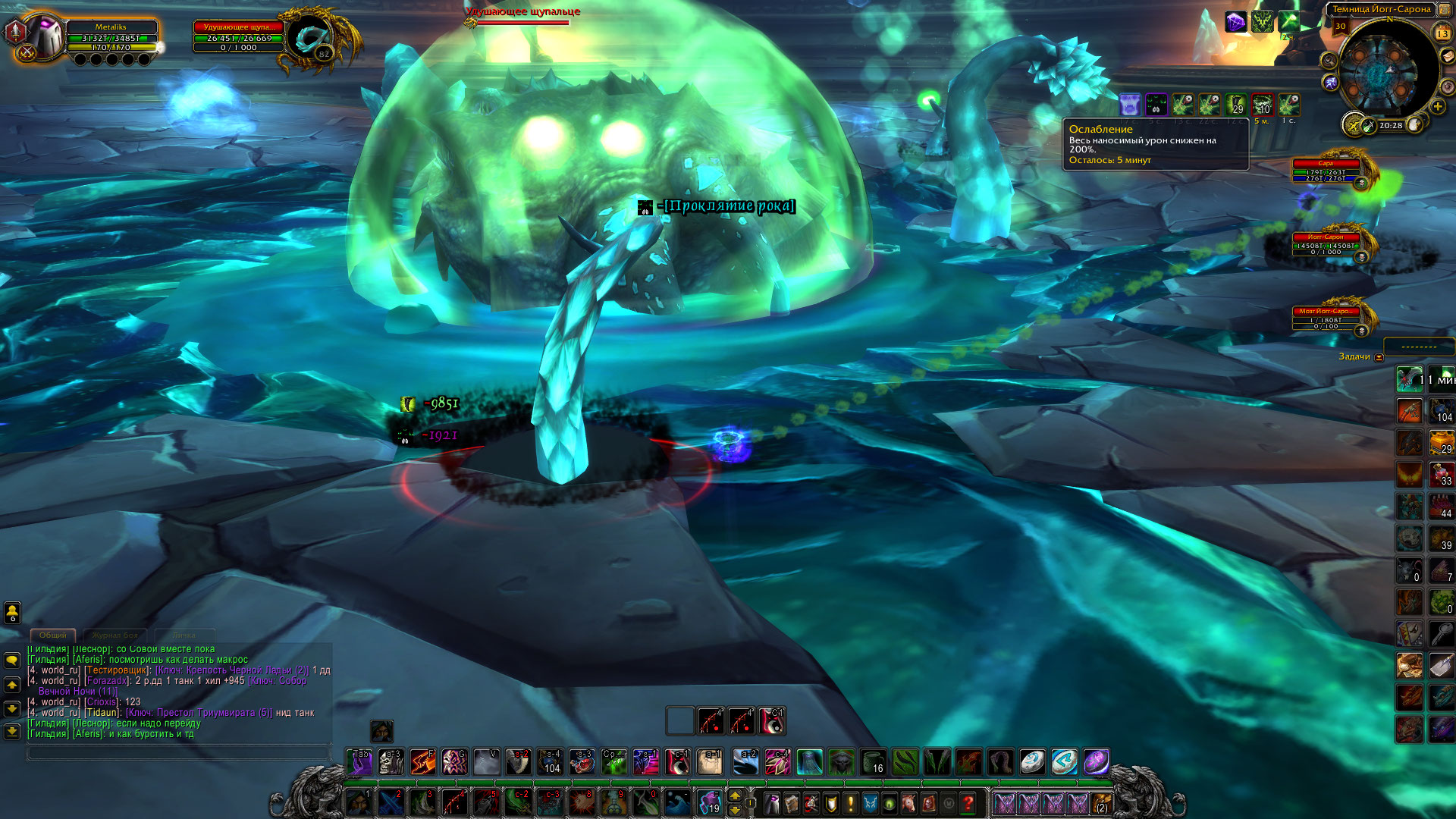This screenshot has width=1456, height=819.
Task: Click the chat input box
Action: tap(178, 752)
